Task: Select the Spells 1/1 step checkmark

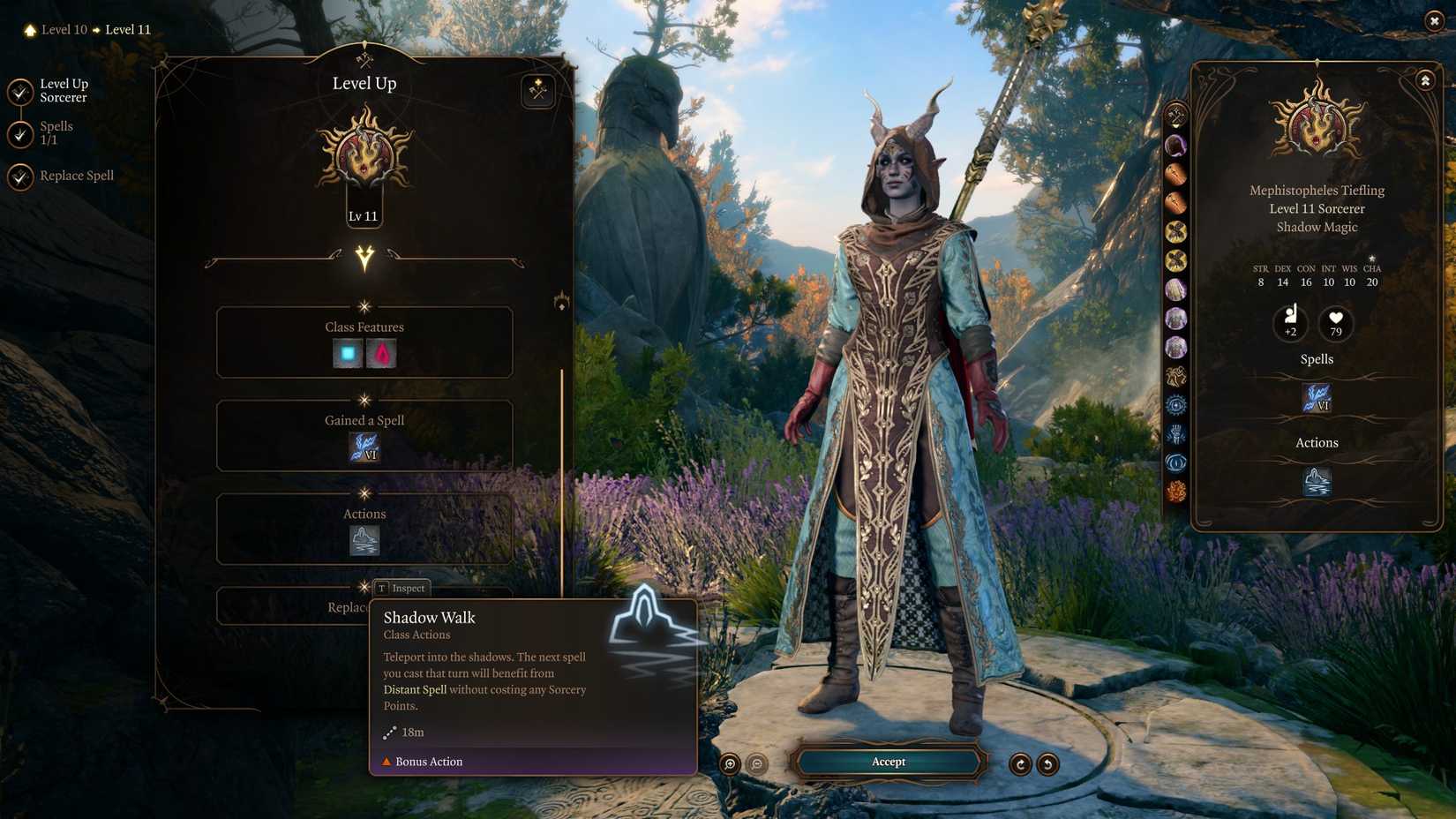Action: [19, 132]
